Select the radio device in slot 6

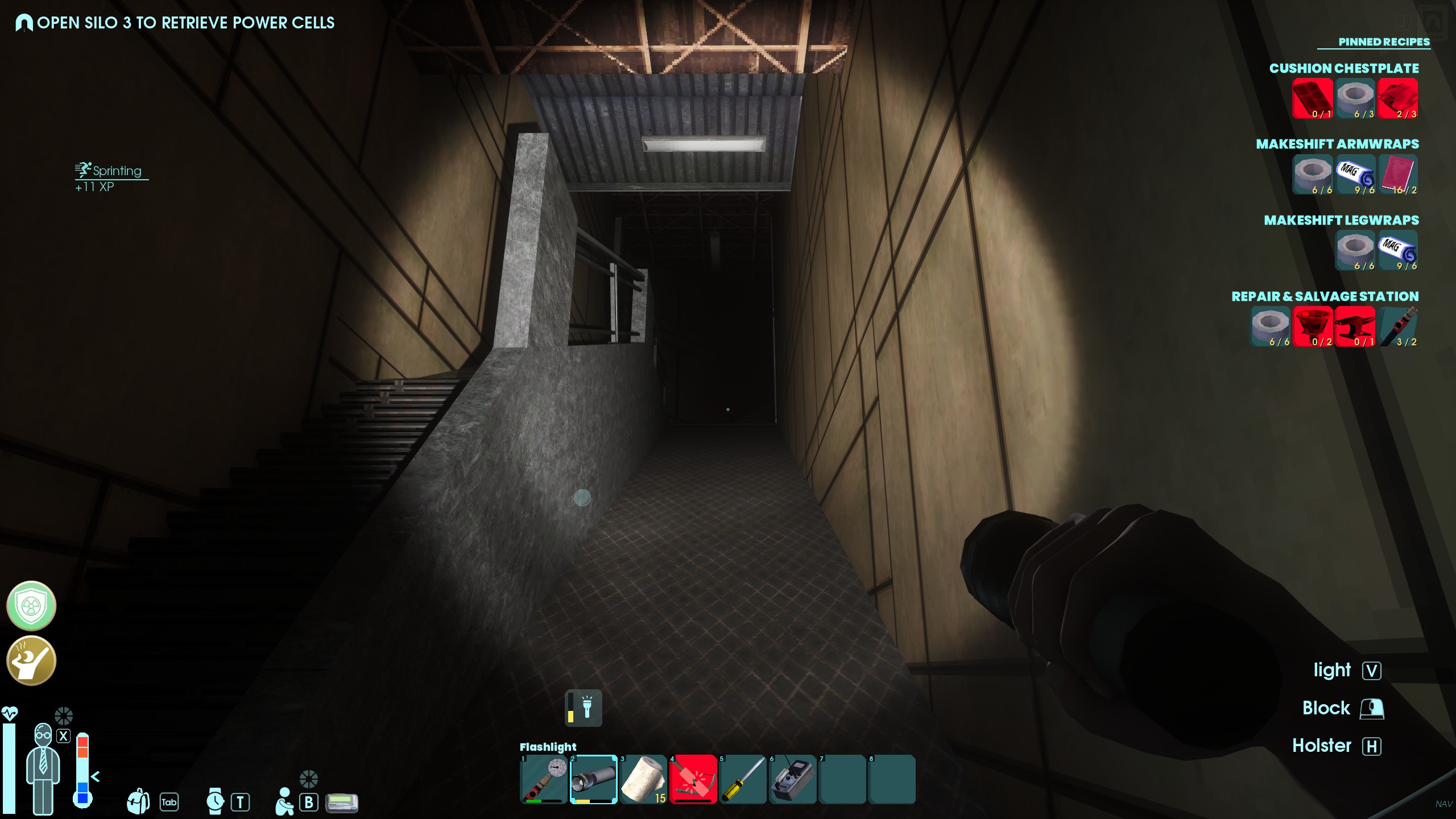(793, 780)
